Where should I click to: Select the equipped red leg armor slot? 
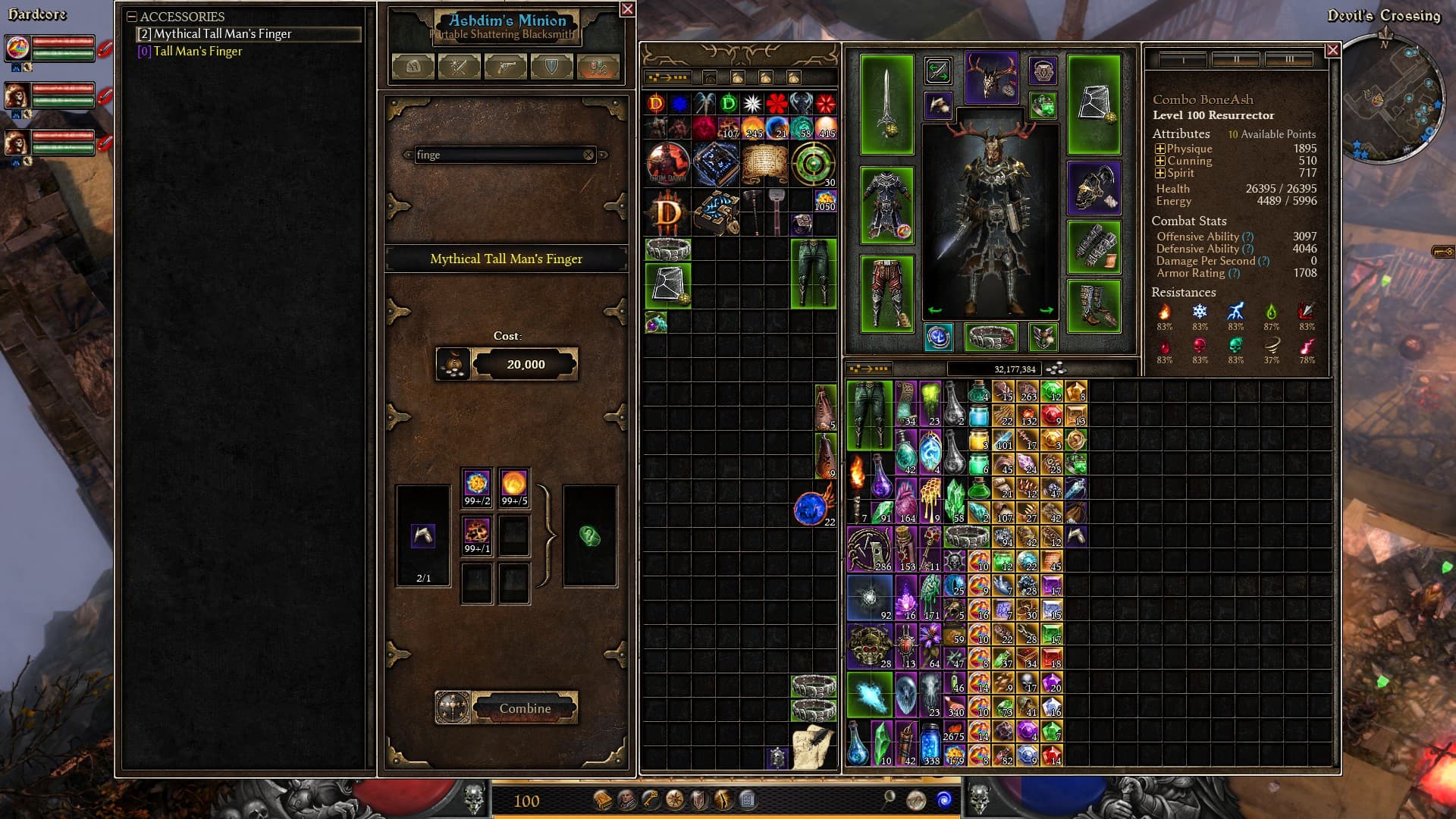click(886, 293)
